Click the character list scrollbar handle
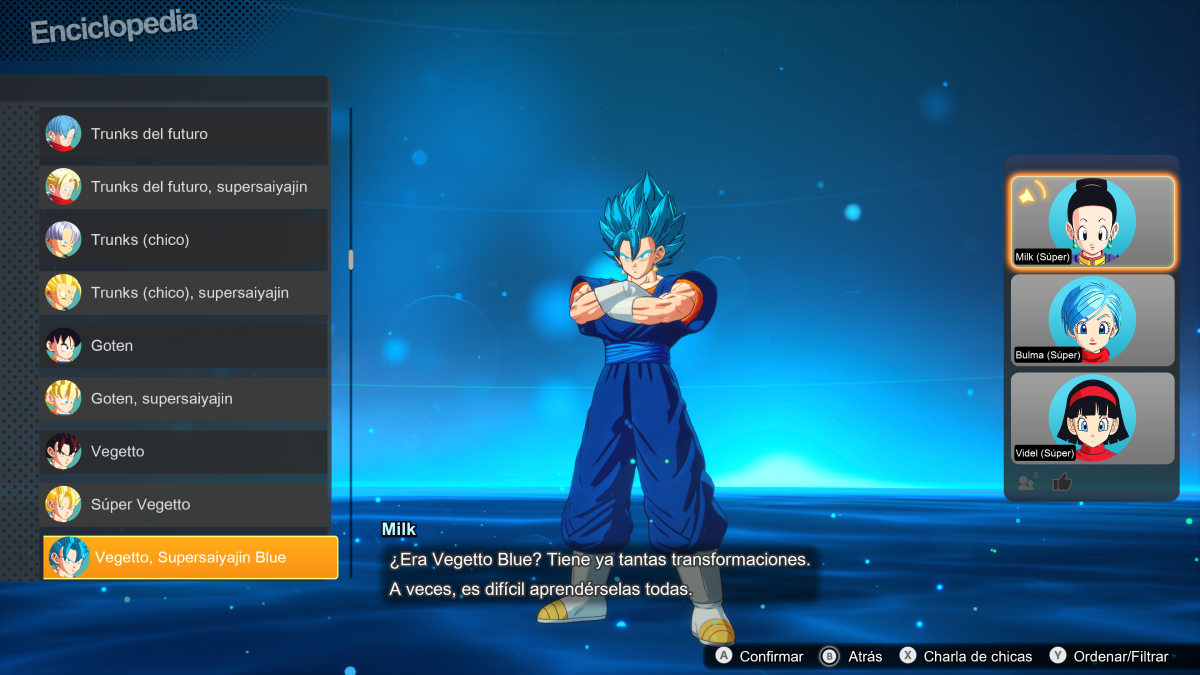1200x675 pixels. (350, 260)
